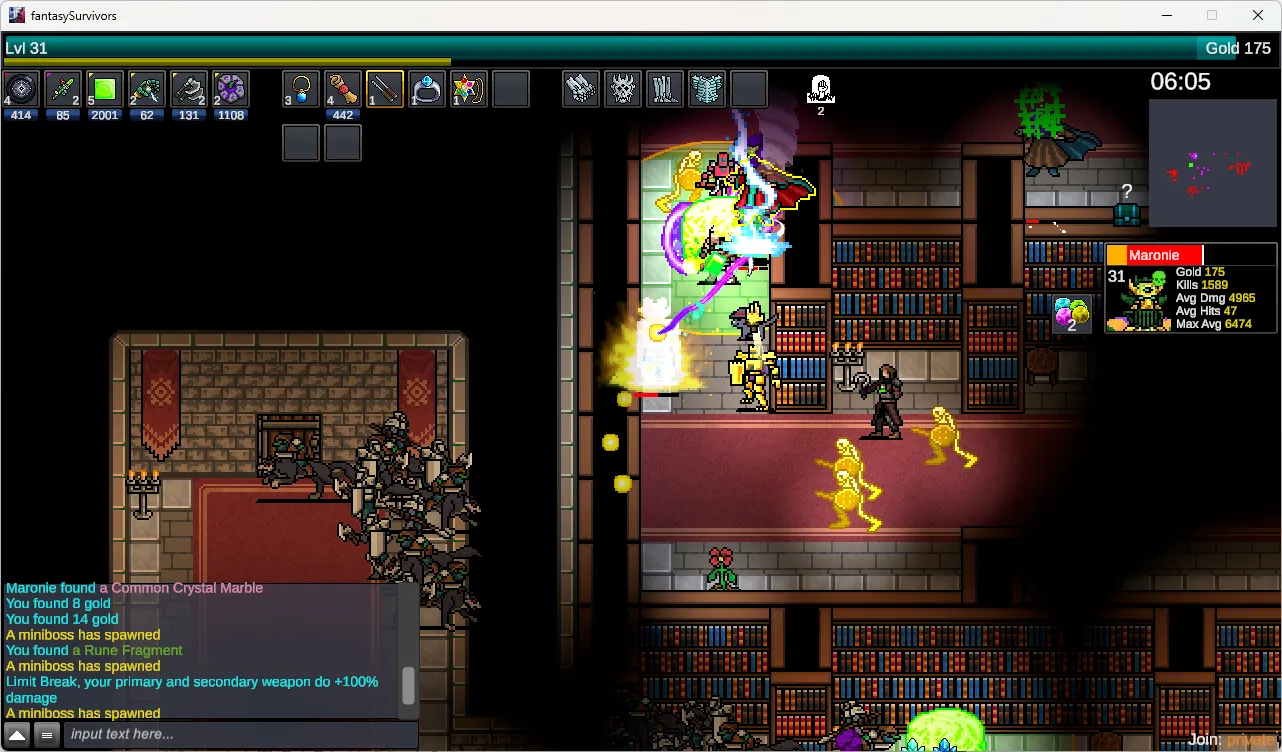Select the rainbow star charm slot
The height and width of the screenshot is (752, 1282).
pos(469,90)
